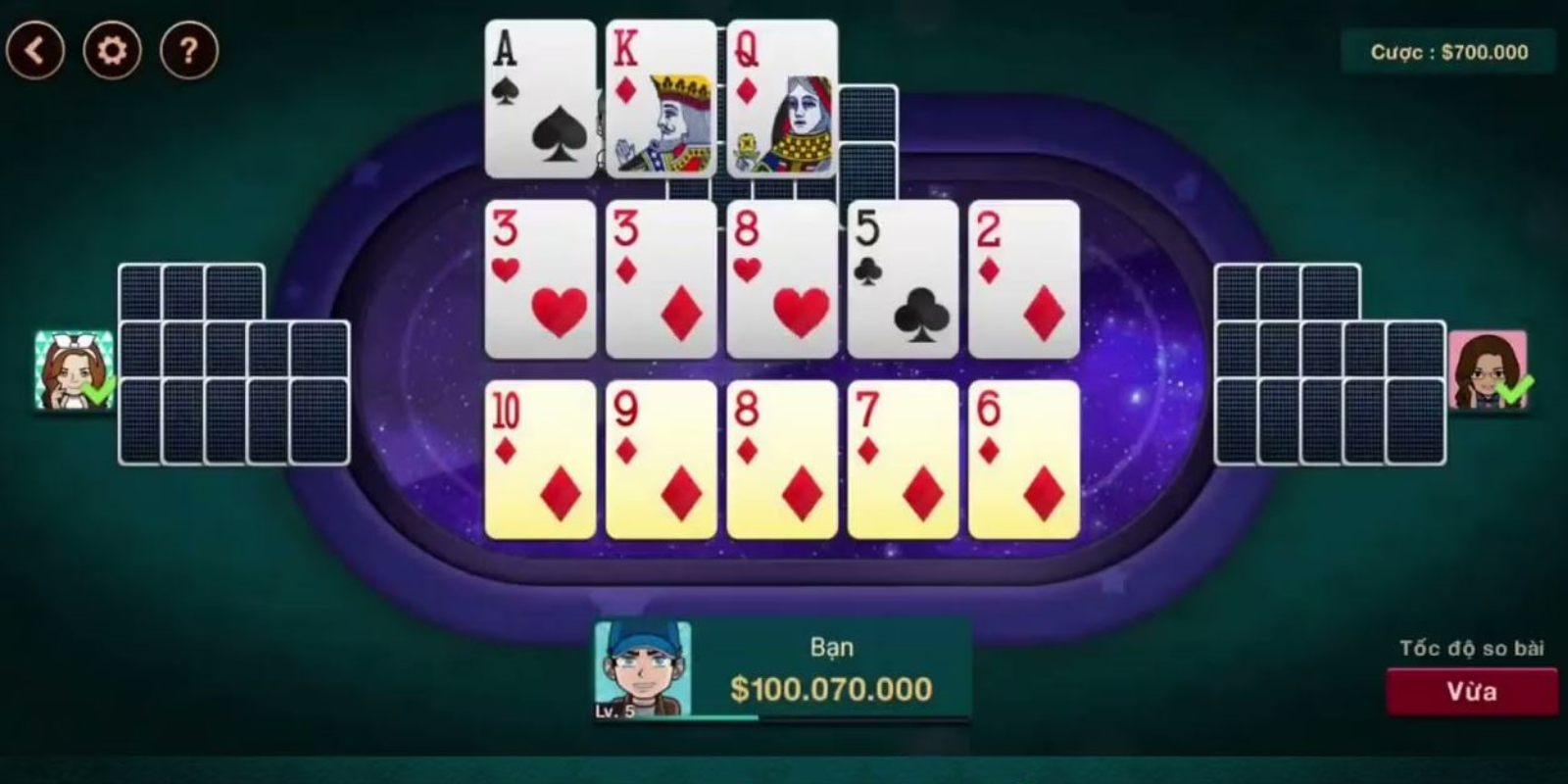Select the middle row of red cards
1568x784 pixels.
click(x=782, y=279)
